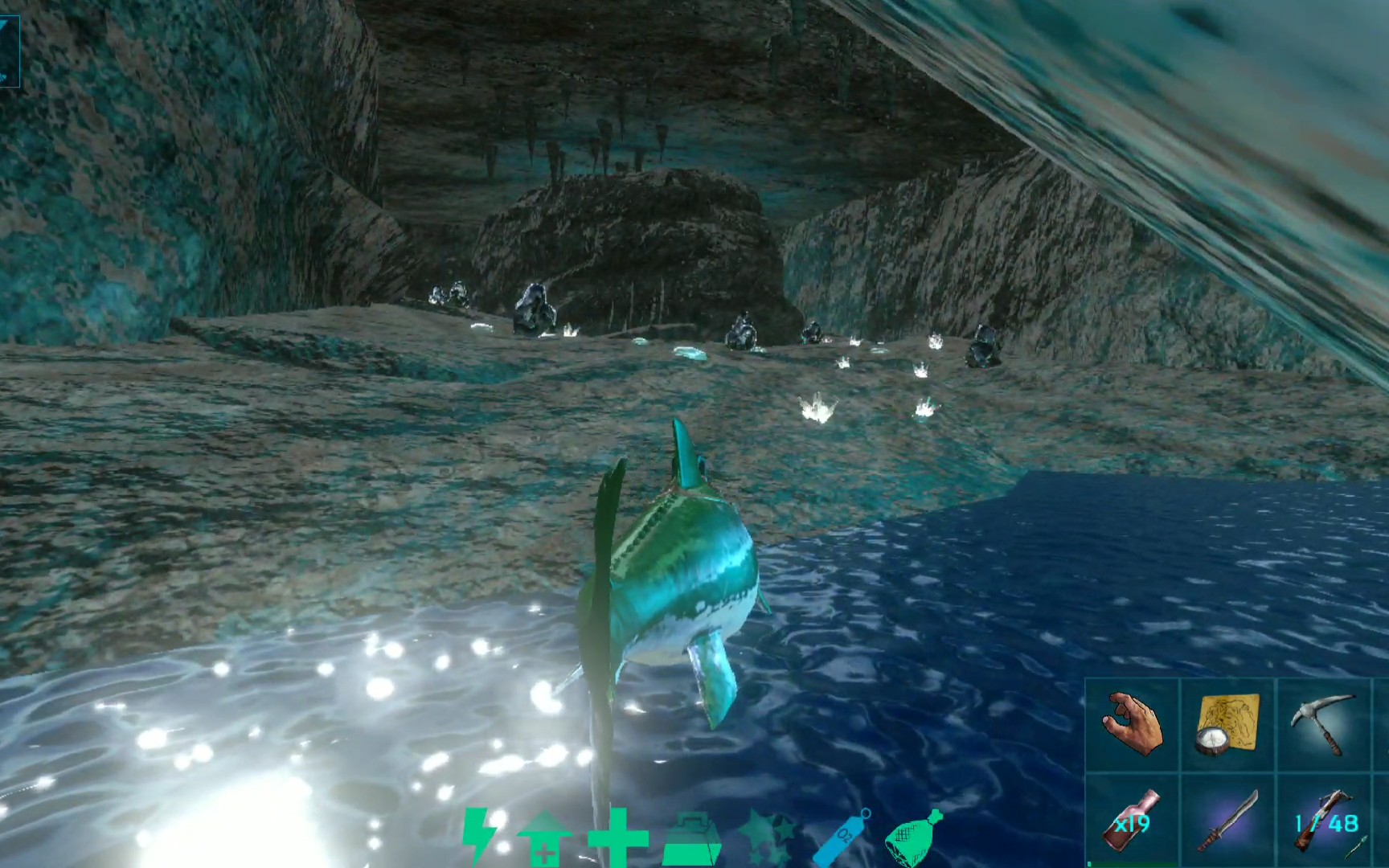Use the pink bottle stack of 19
Screen dimensions: 1389x868
(x=1133, y=821)
